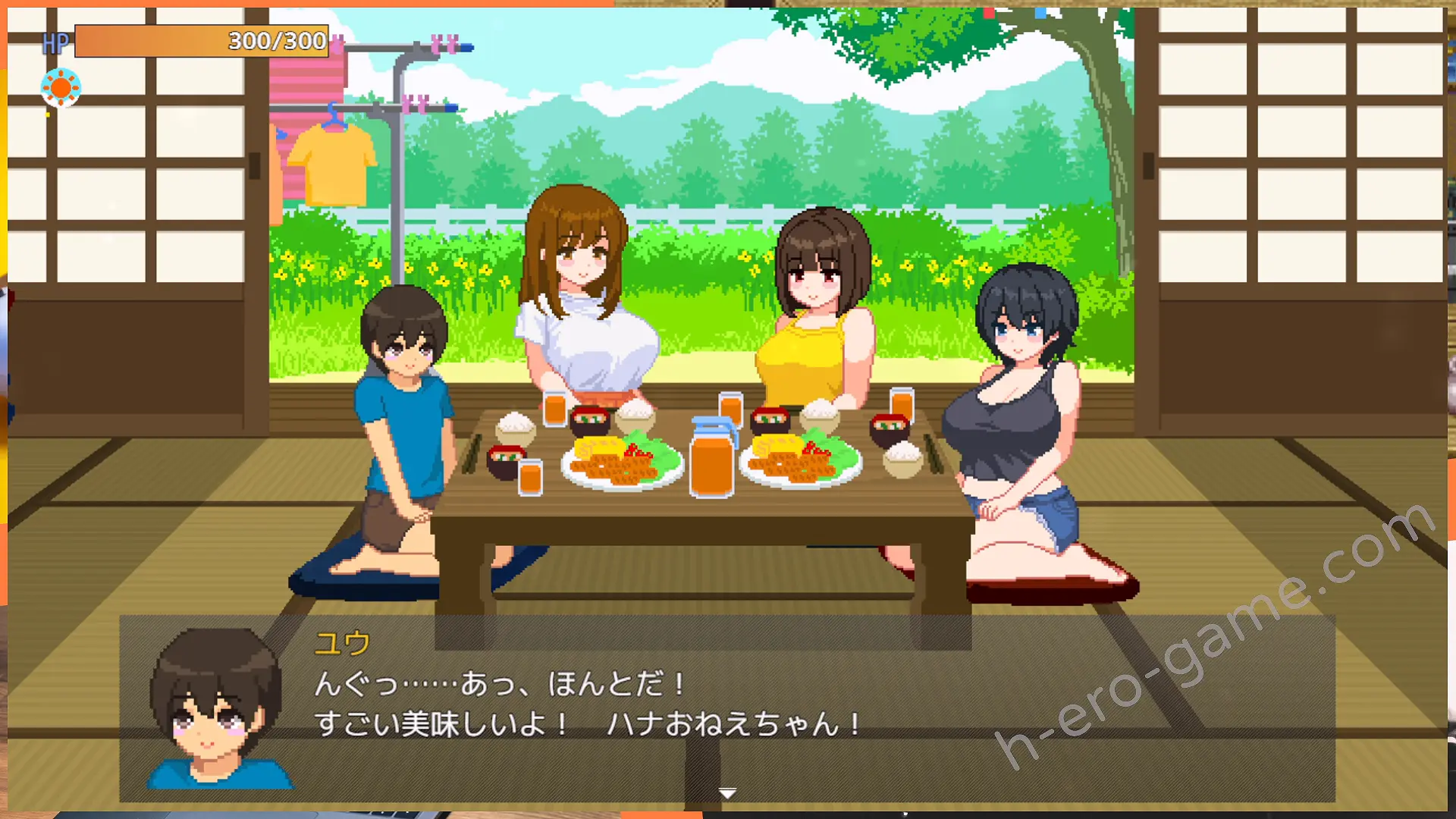Image resolution: width=1456 pixels, height=819 pixels.
Task: Select the sun daytime icon
Action: click(x=61, y=88)
